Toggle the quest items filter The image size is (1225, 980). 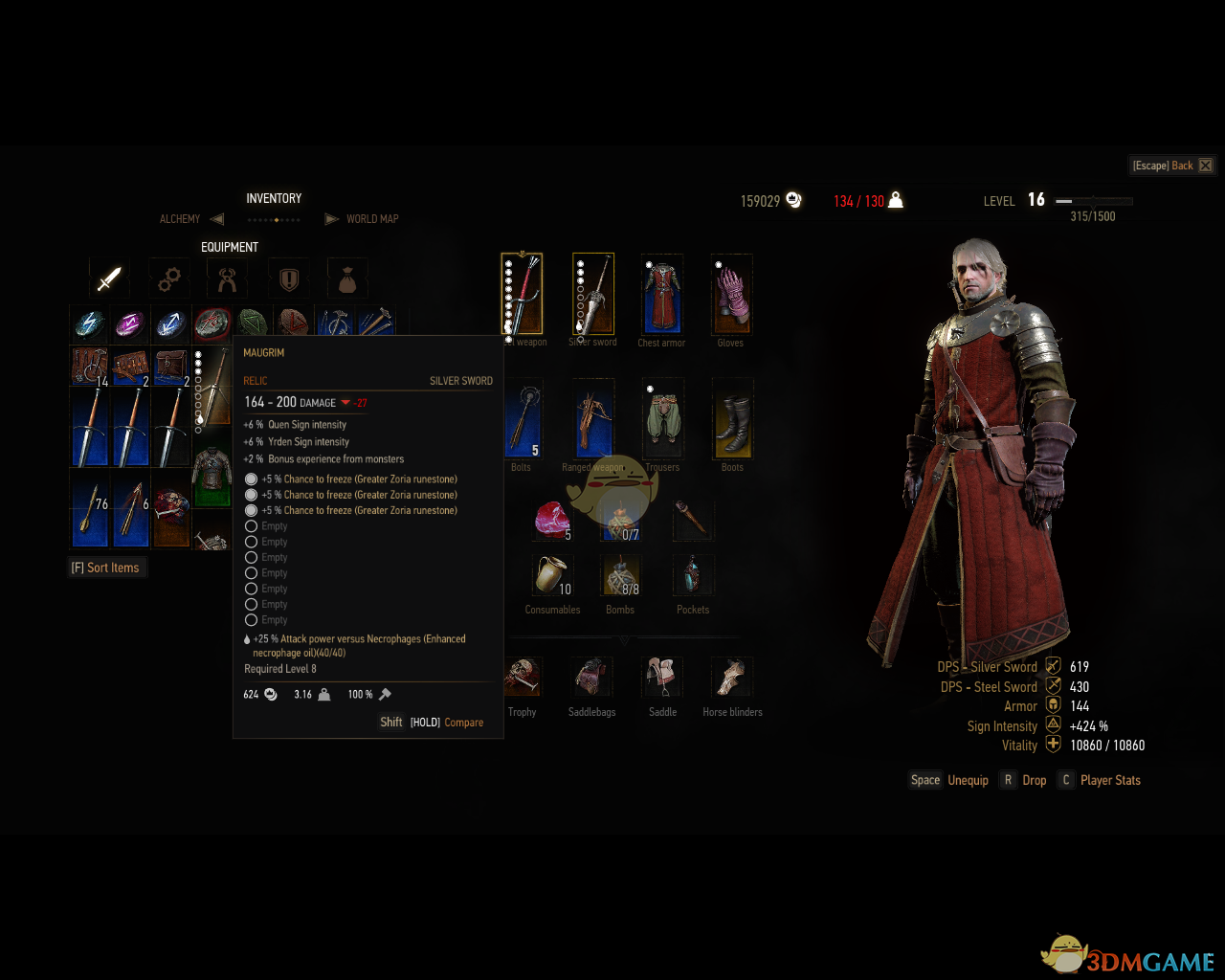pyautogui.click(x=289, y=278)
